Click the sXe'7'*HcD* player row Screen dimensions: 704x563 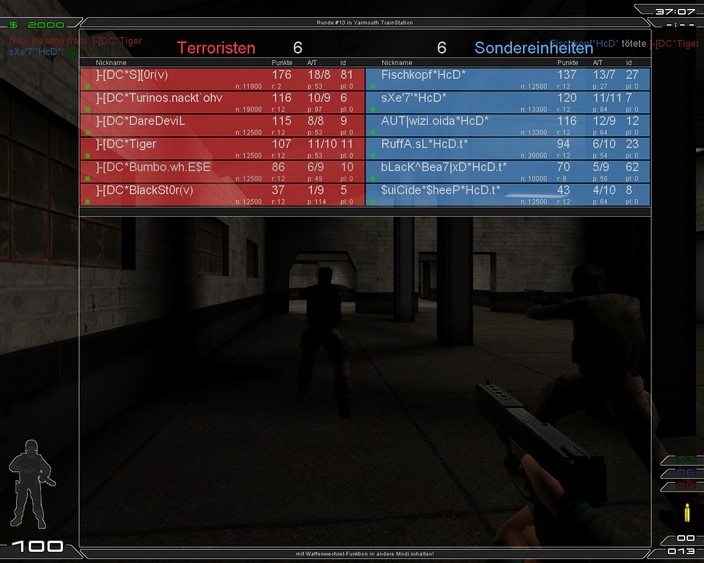[x=508, y=102]
